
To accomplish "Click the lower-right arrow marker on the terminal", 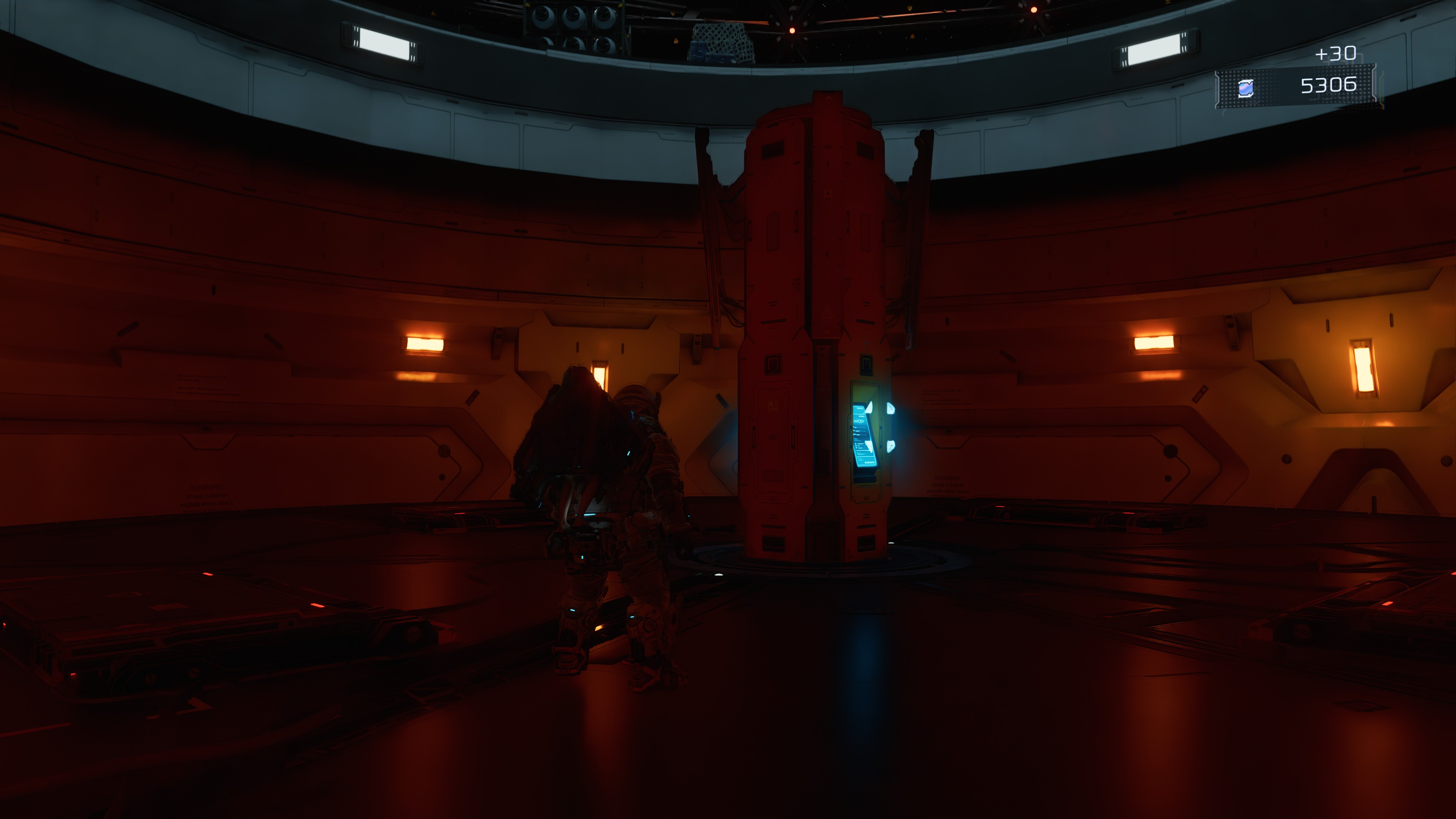I will point(891,447).
